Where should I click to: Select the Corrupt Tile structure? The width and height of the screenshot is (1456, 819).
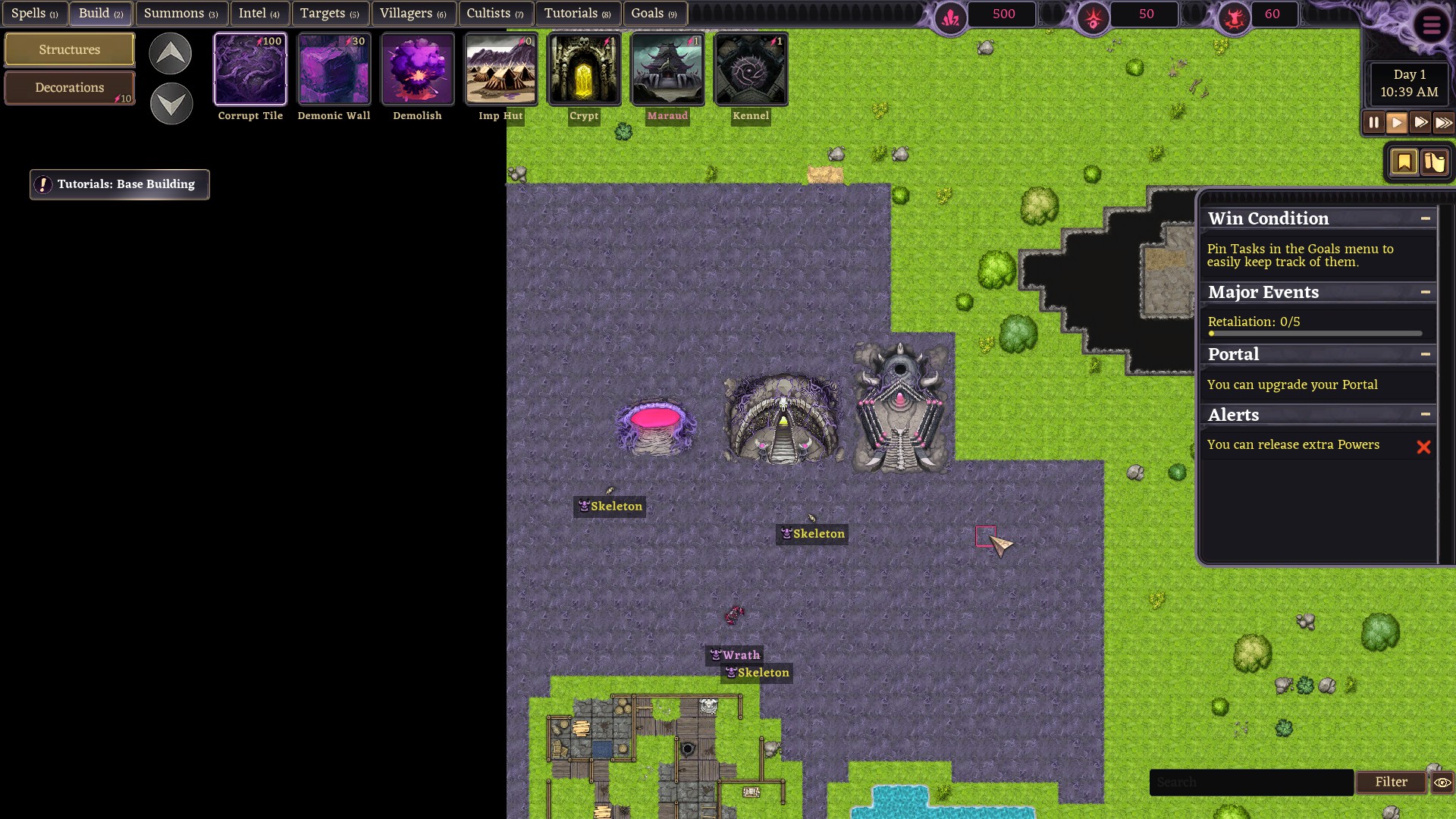[x=250, y=70]
